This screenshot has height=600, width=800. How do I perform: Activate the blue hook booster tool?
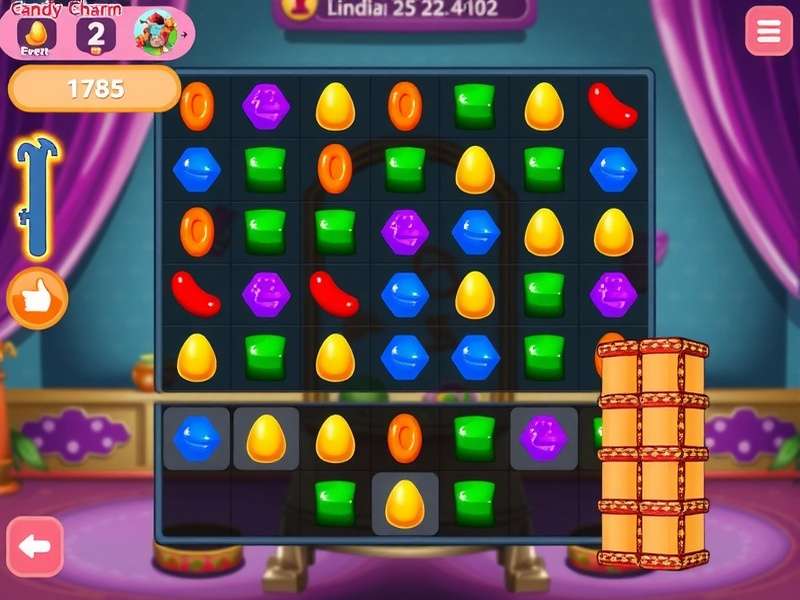click(37, 197)
